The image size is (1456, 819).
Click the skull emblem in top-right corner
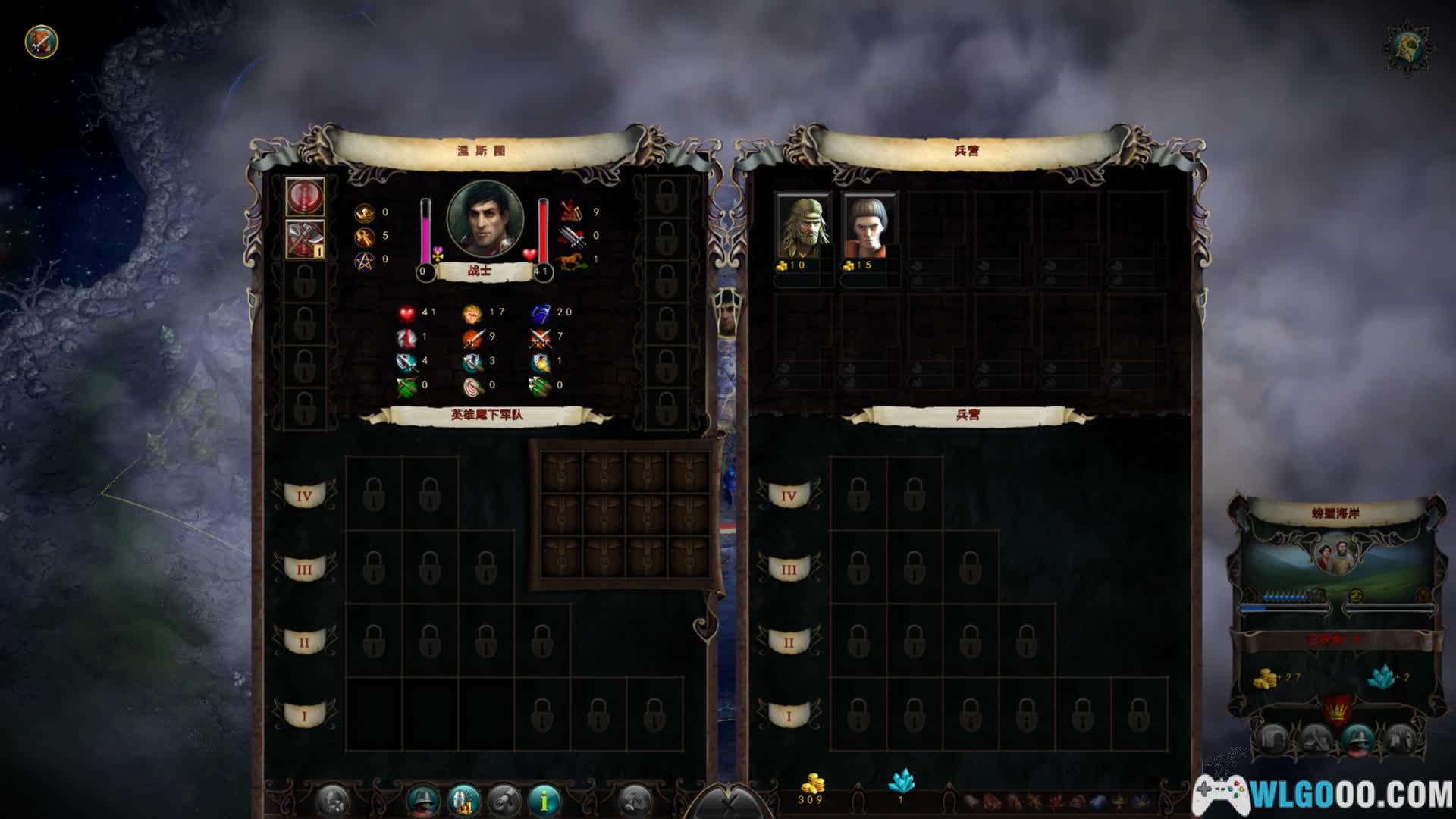pyautogui.click(x=1408, y=49)
